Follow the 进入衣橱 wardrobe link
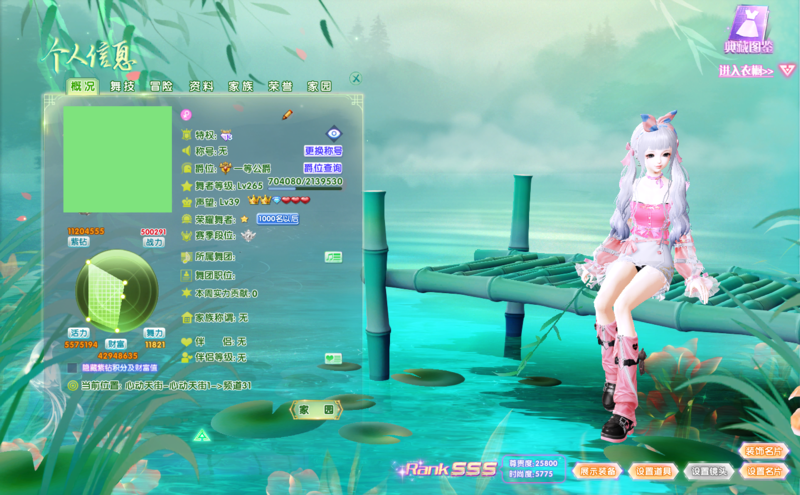 pyautogui.click(x=747, y=71)
